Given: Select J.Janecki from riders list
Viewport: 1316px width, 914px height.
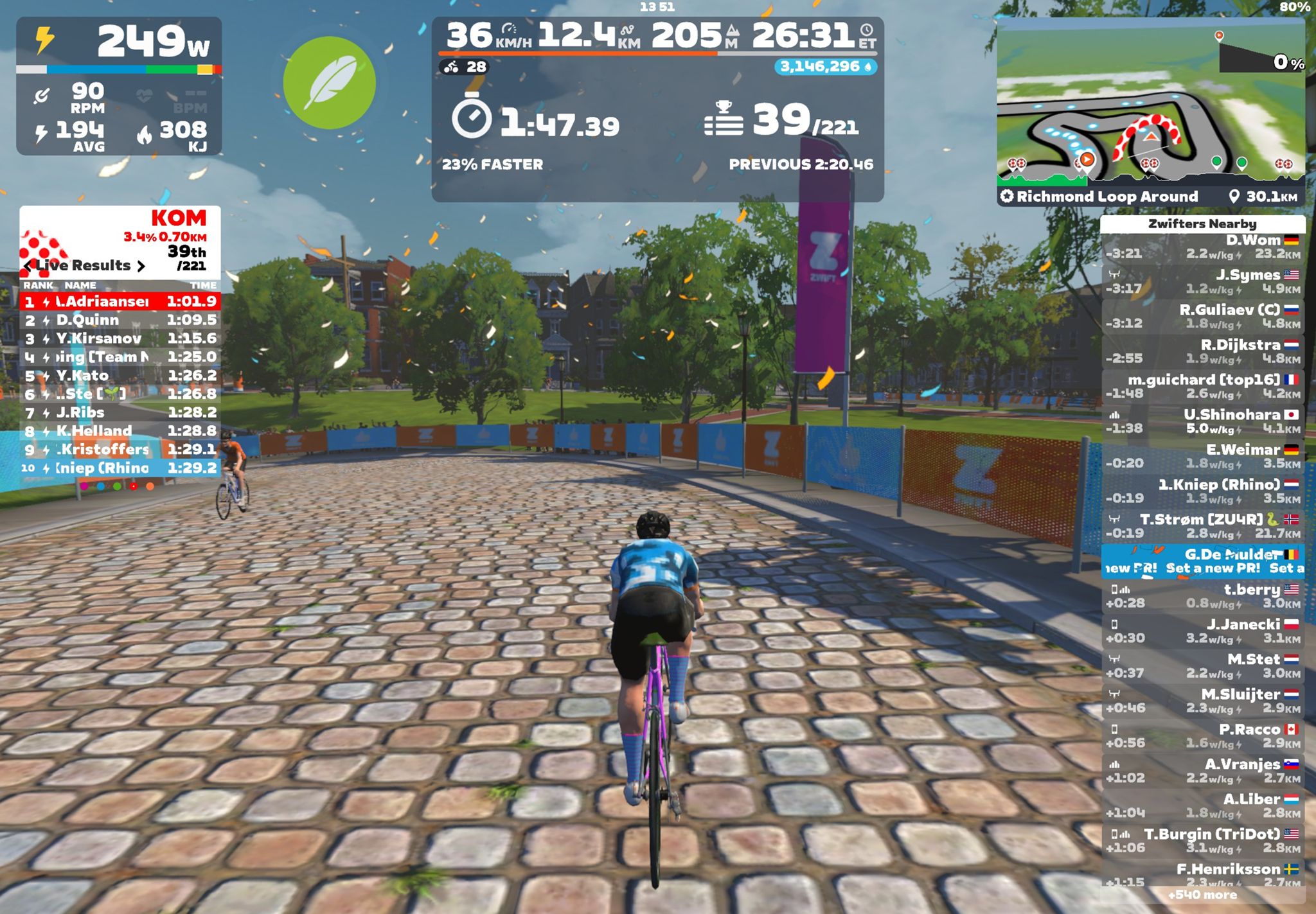Looking at the screenshot, I should (1202, 631).
